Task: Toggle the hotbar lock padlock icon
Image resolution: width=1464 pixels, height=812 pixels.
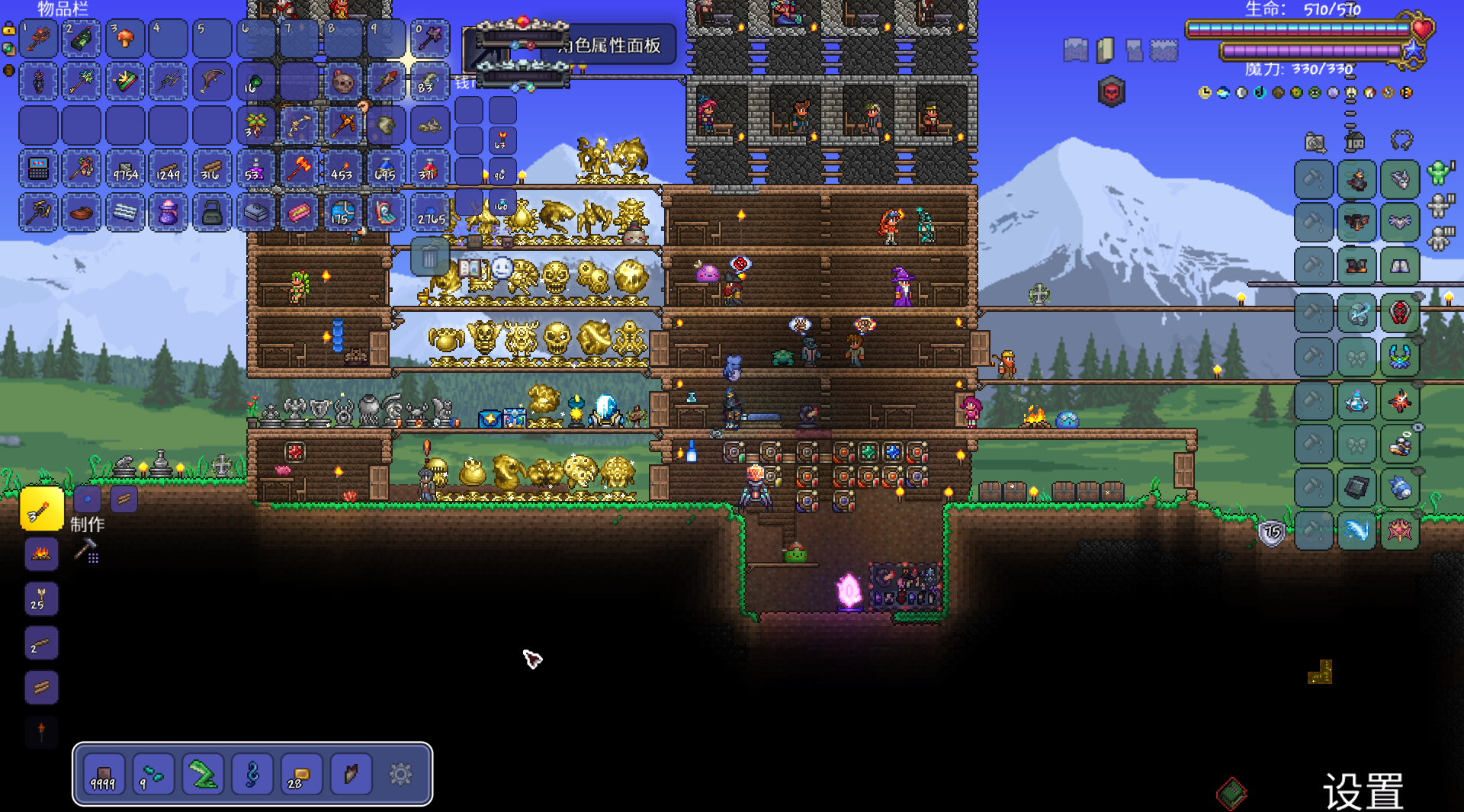Action: click(8, 30)
